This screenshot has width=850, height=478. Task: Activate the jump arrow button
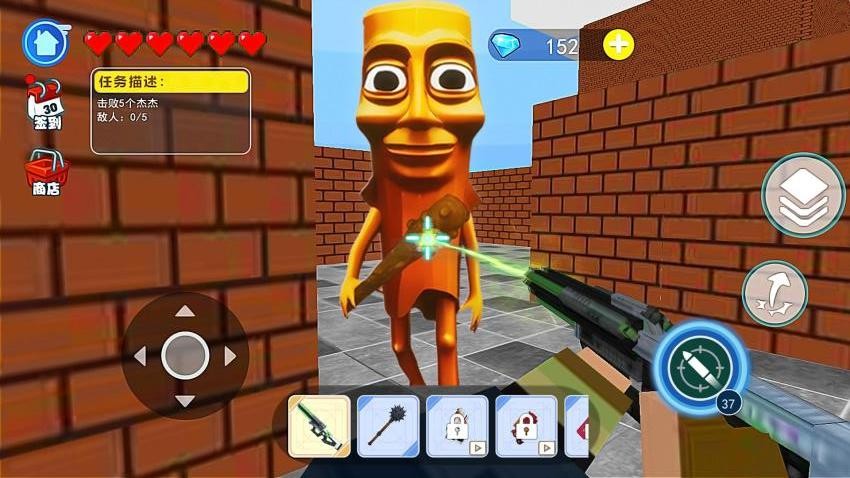(775, 293)
